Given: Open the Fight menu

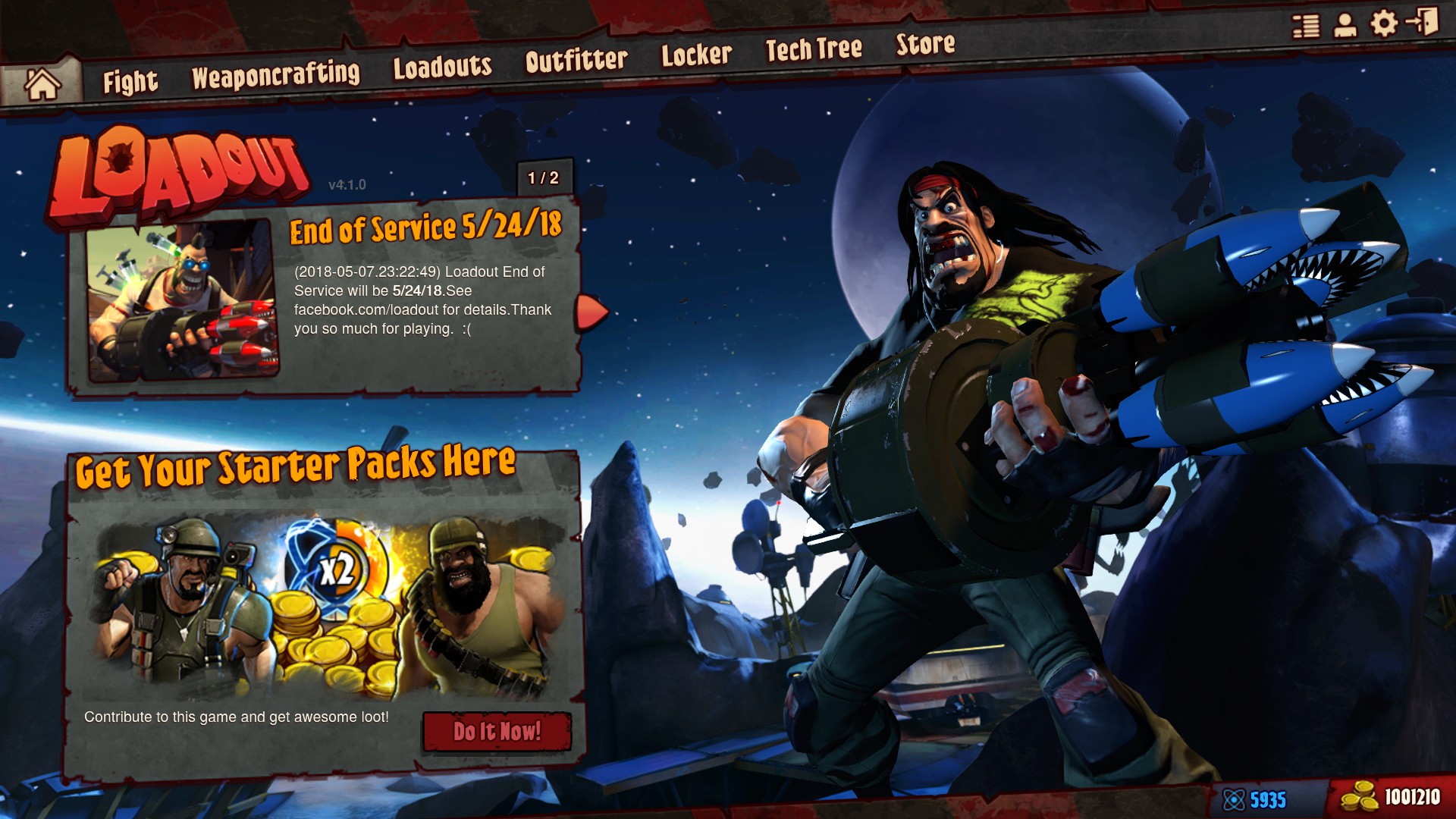Looking at the screenshot, I should pyautogui.click(x=131, y=80).
